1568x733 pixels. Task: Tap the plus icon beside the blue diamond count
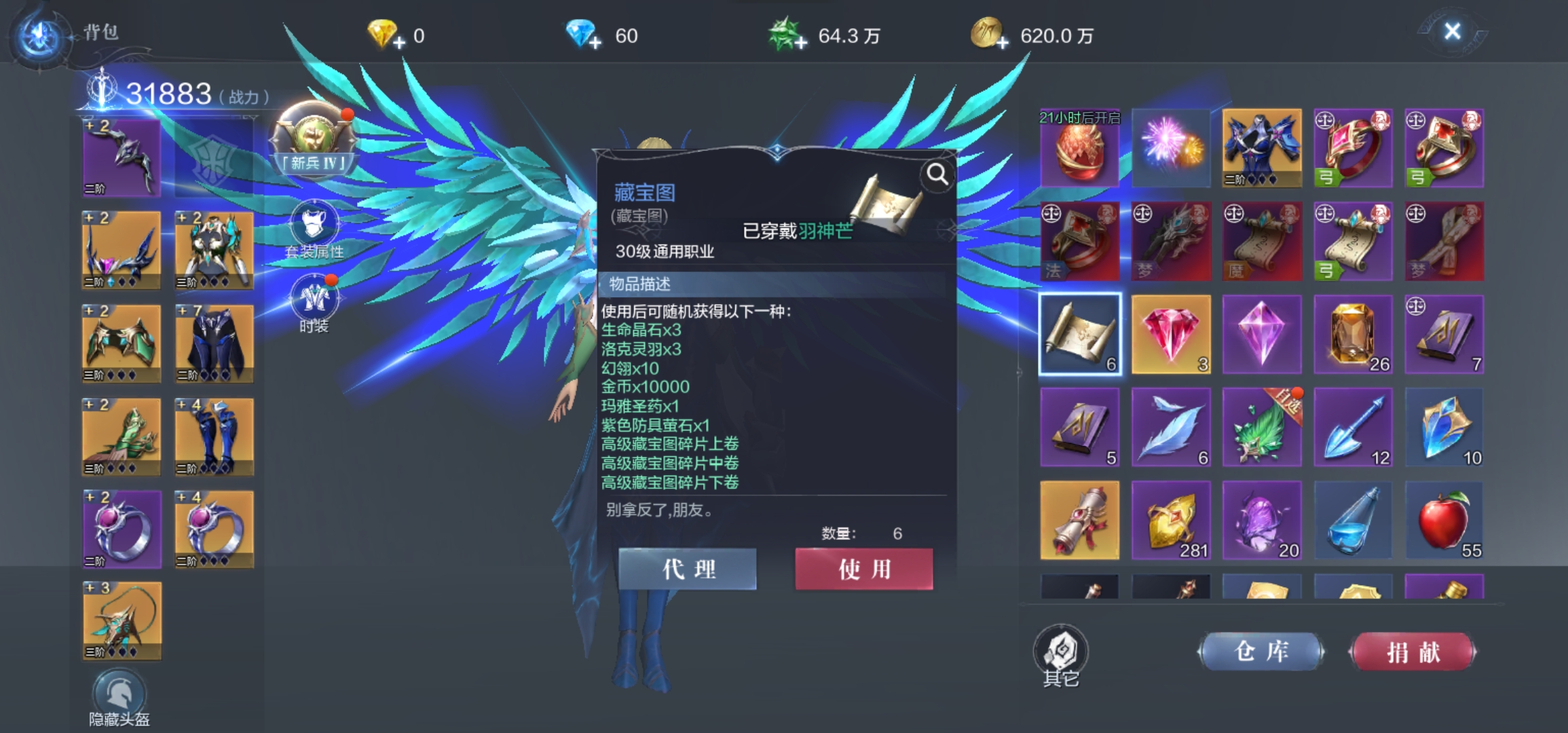596,42
